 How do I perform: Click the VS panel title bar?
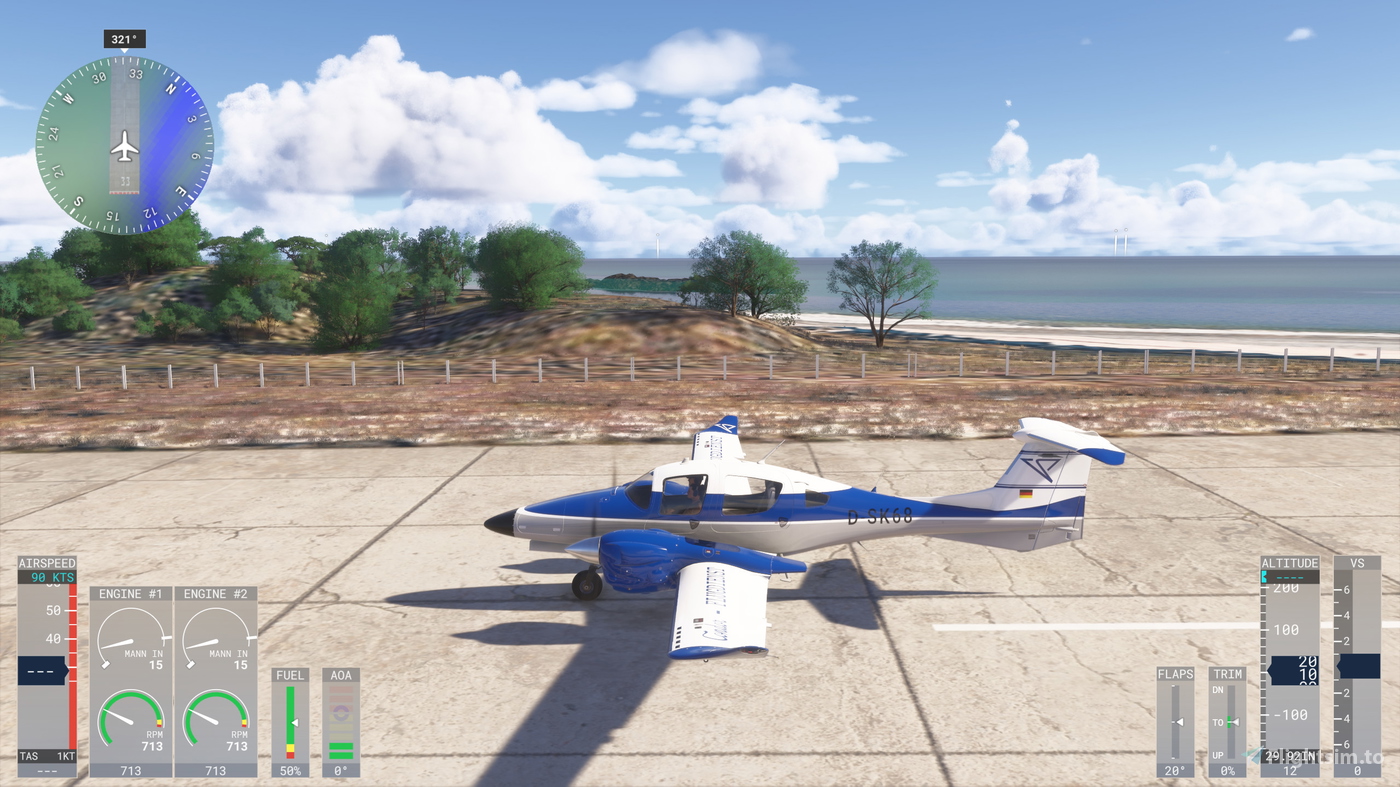(1356, 561)
